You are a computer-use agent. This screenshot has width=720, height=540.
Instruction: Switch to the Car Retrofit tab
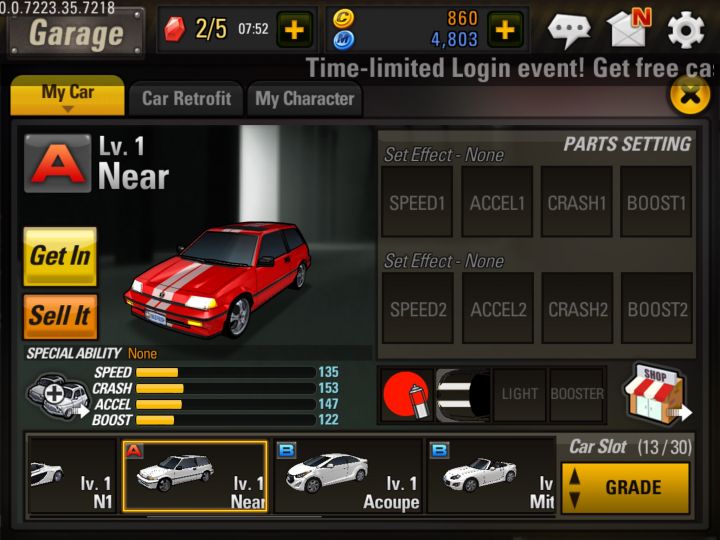tap(186, 99)
